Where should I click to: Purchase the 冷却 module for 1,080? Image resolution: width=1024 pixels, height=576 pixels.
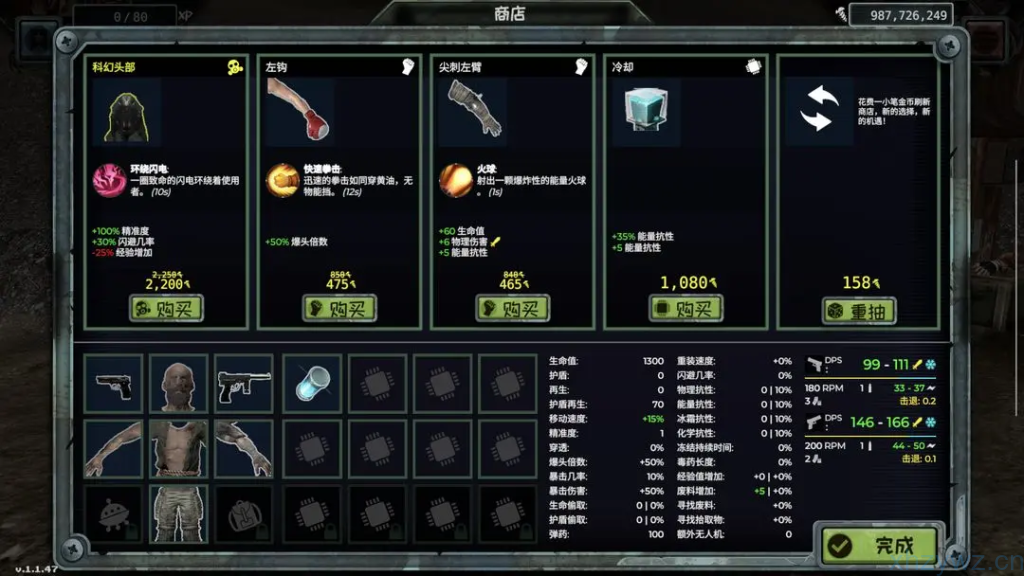(x=686, y=309)
